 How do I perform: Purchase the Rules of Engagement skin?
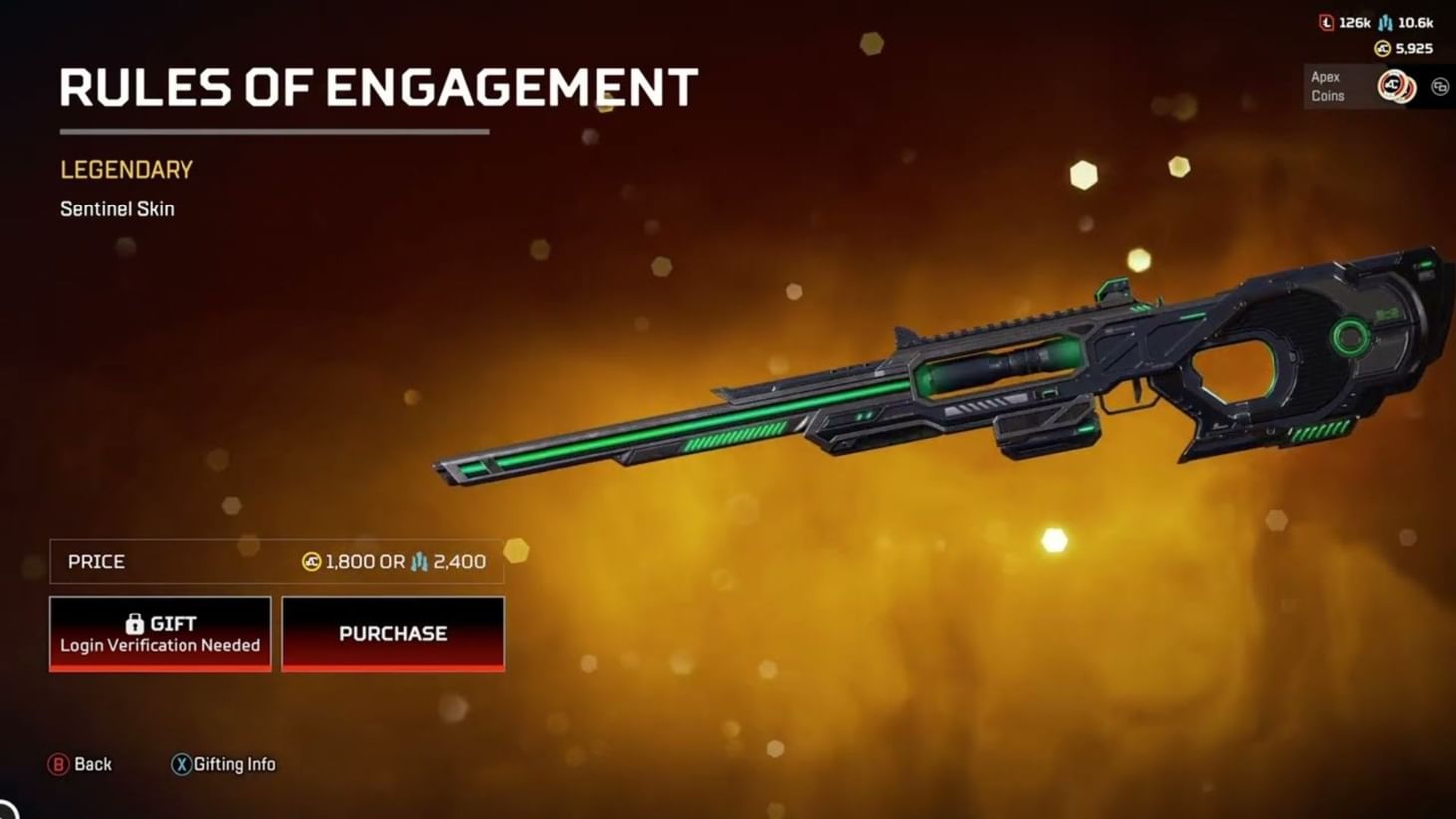[x=392, y=633]
